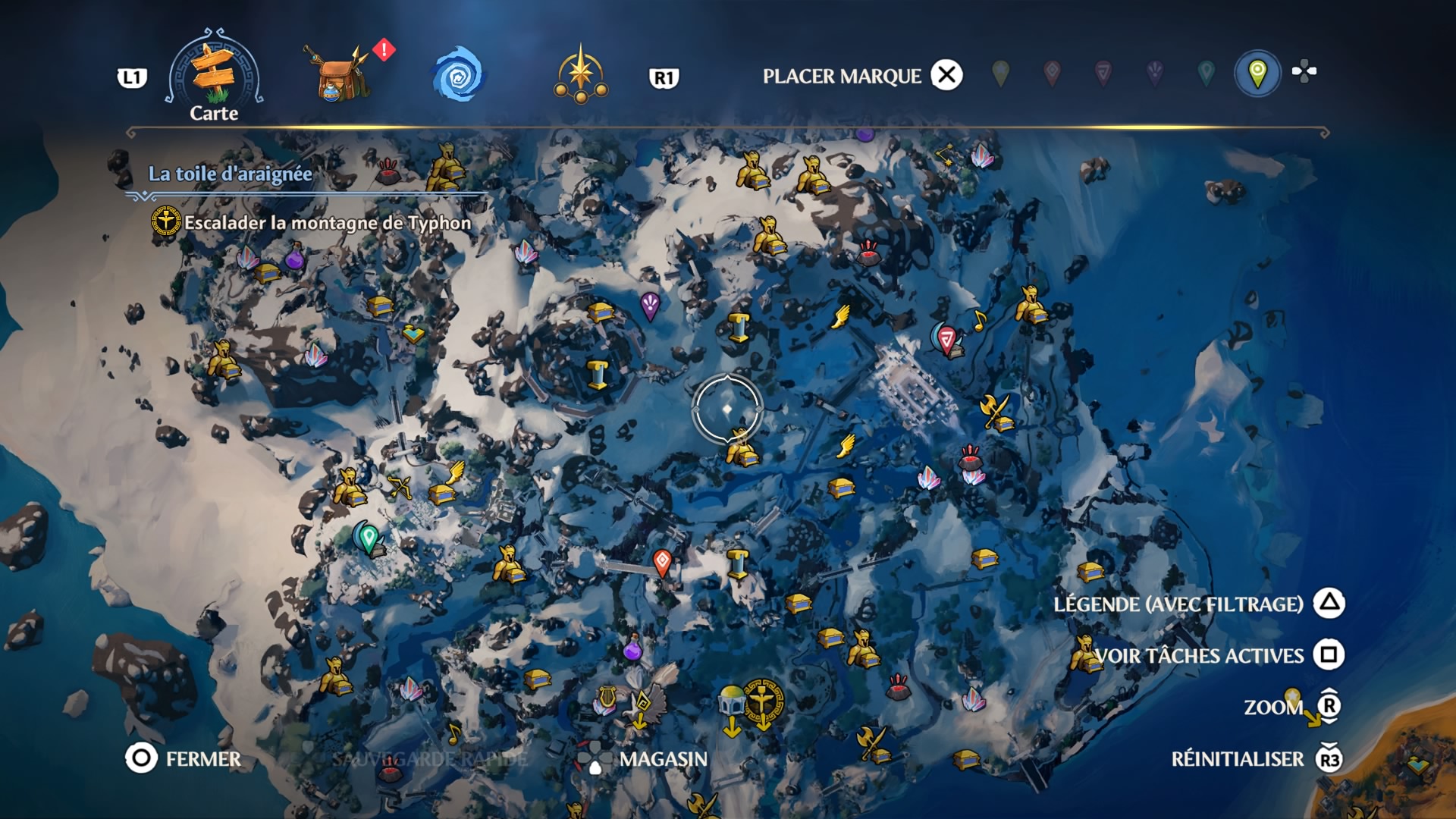
Task: Select the tracked quest La toile d'araignée
Action: click(230, 174)
